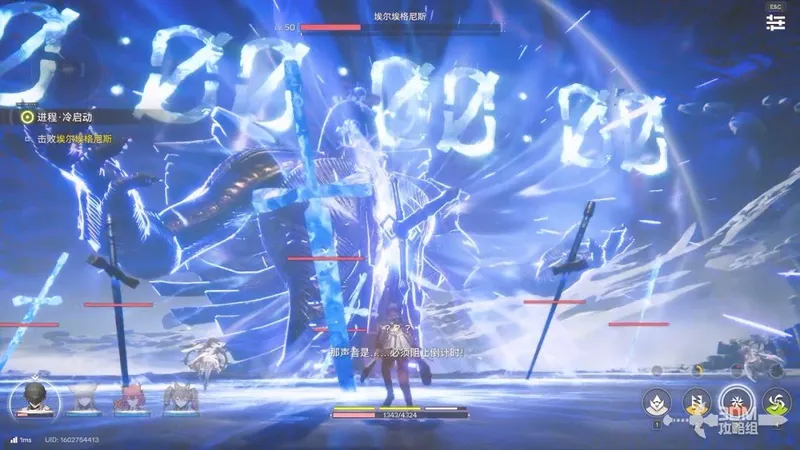
Task: Open the settings menu icon under ESC
Action: pyautogui.click(x=776, y=26)
